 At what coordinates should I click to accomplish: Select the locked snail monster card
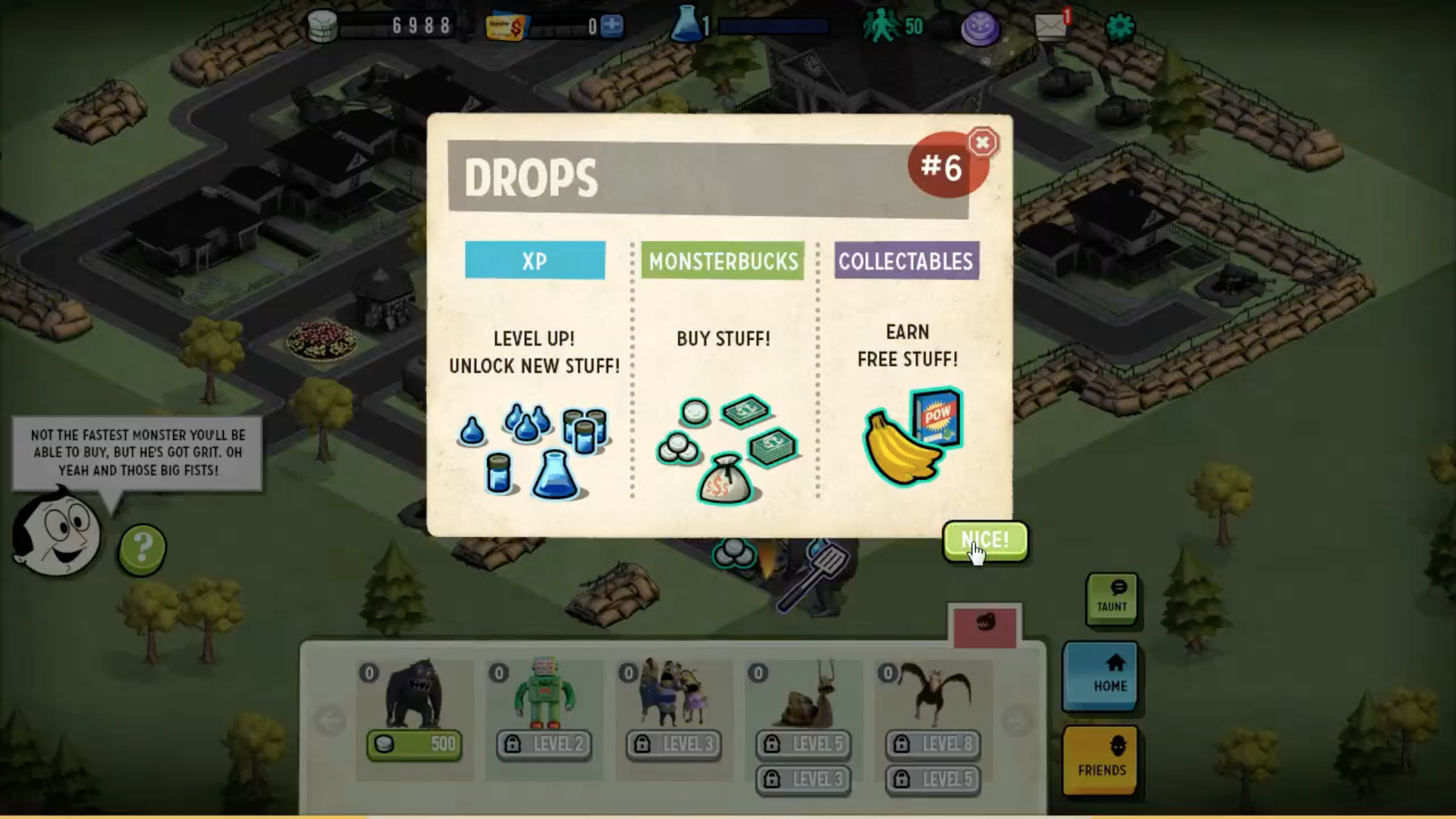(x=803, y=694)
